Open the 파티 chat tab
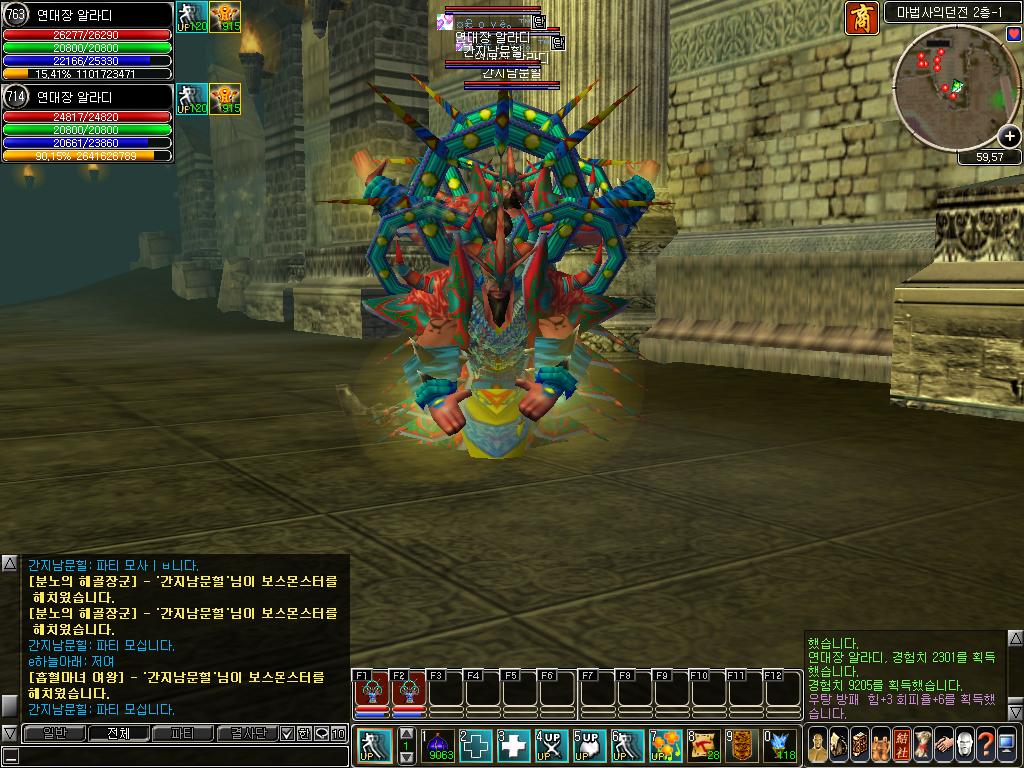1024x768 pixels. (x=183, y=733)
